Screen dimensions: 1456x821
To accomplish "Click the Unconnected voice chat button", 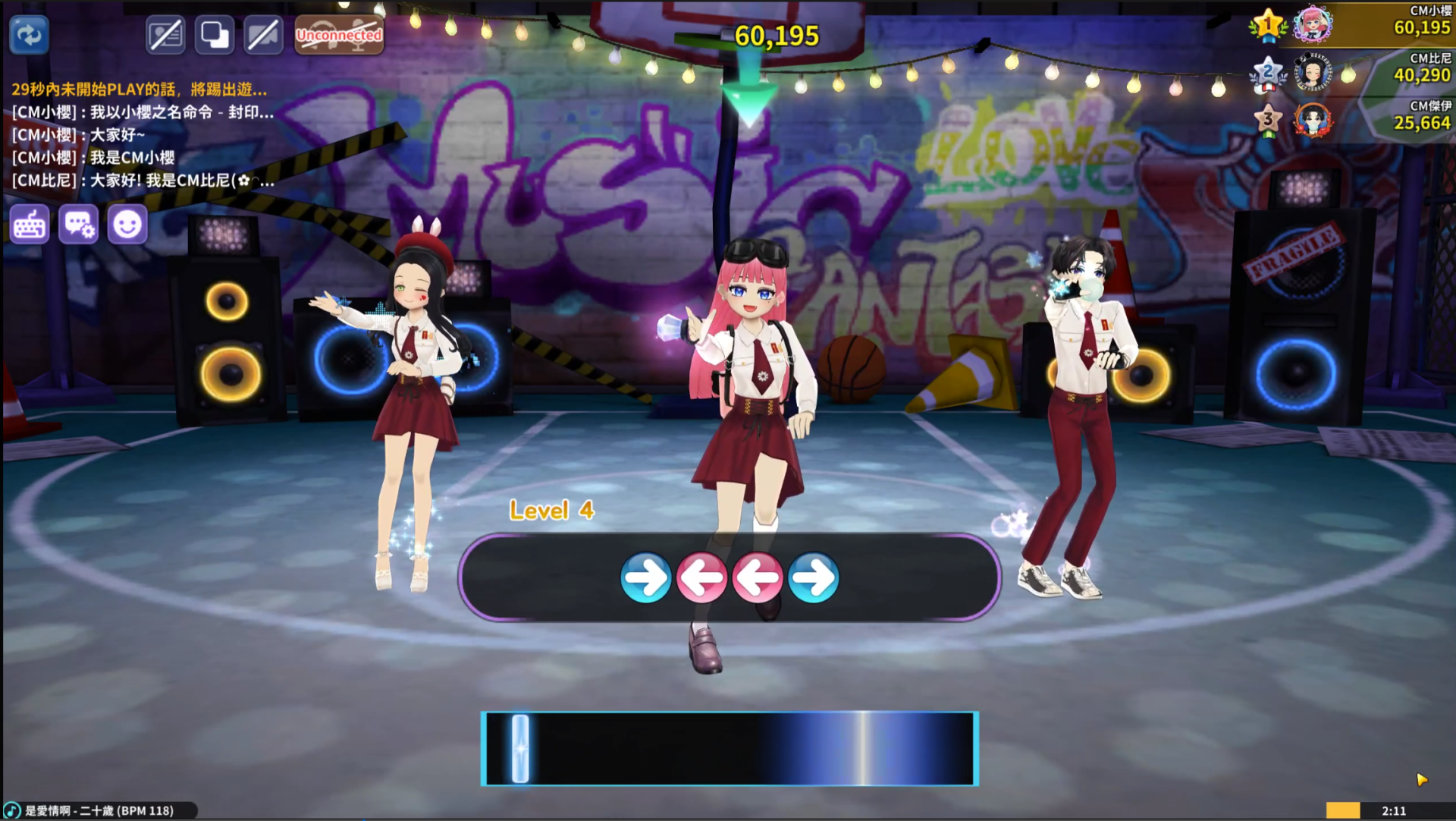I will pos(339,35).
